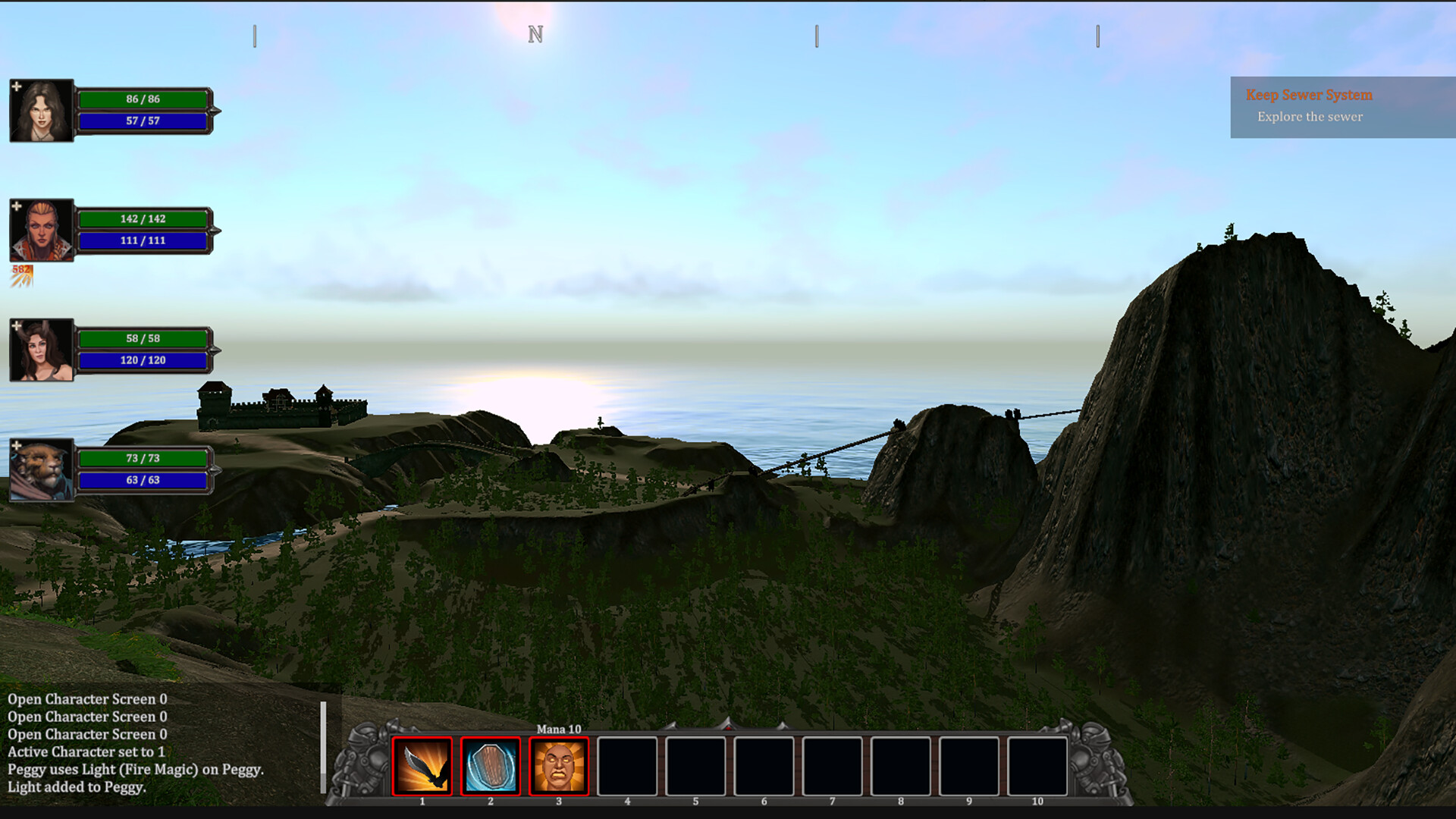Image resolution: width=1456 pixels, height=819 pixels.
Task: Click the Light buff icon showing 582
Action: pyautogui.click(x=21, y=277)
